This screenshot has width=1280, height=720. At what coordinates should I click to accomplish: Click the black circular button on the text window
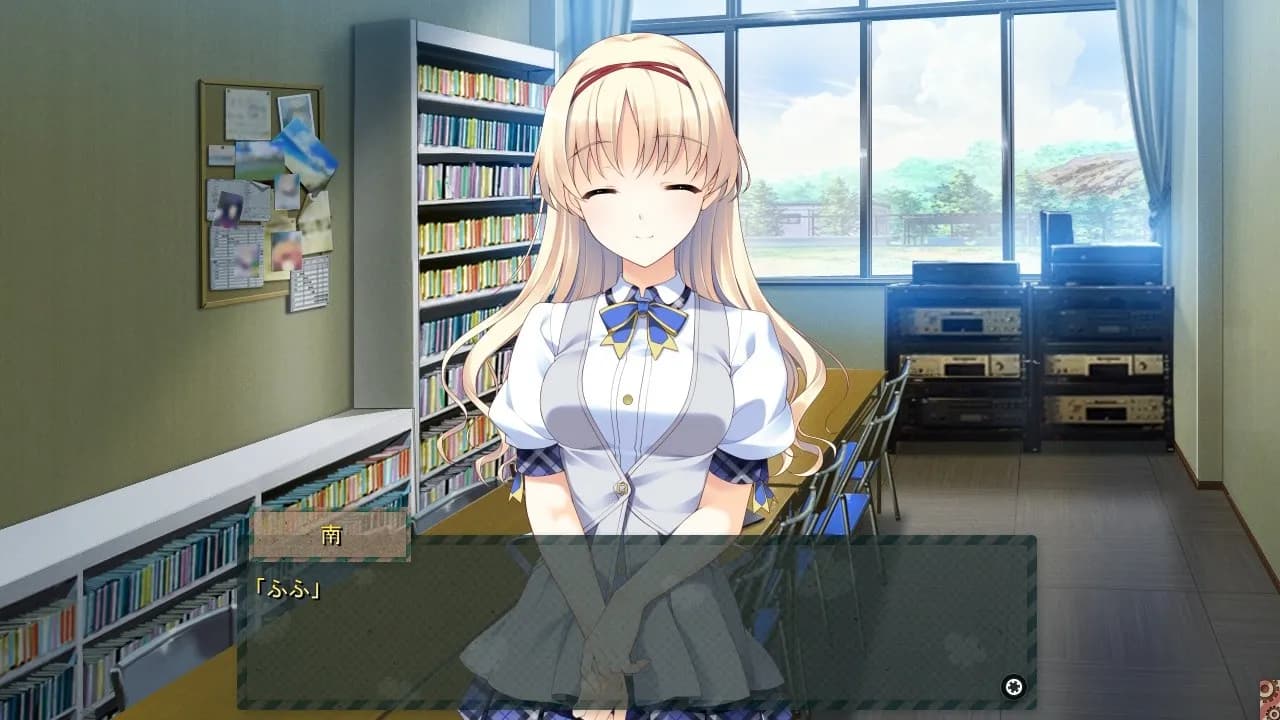1013,686
